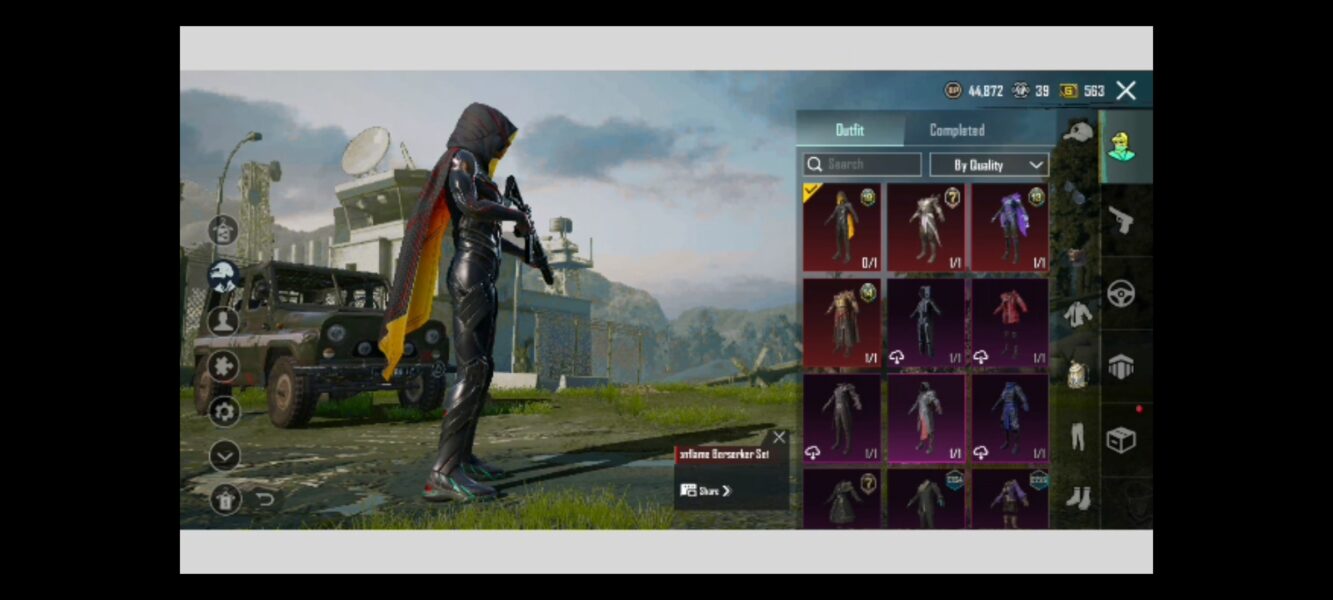
Task: Open the character outfit category icon
Action: [1121, 147]
